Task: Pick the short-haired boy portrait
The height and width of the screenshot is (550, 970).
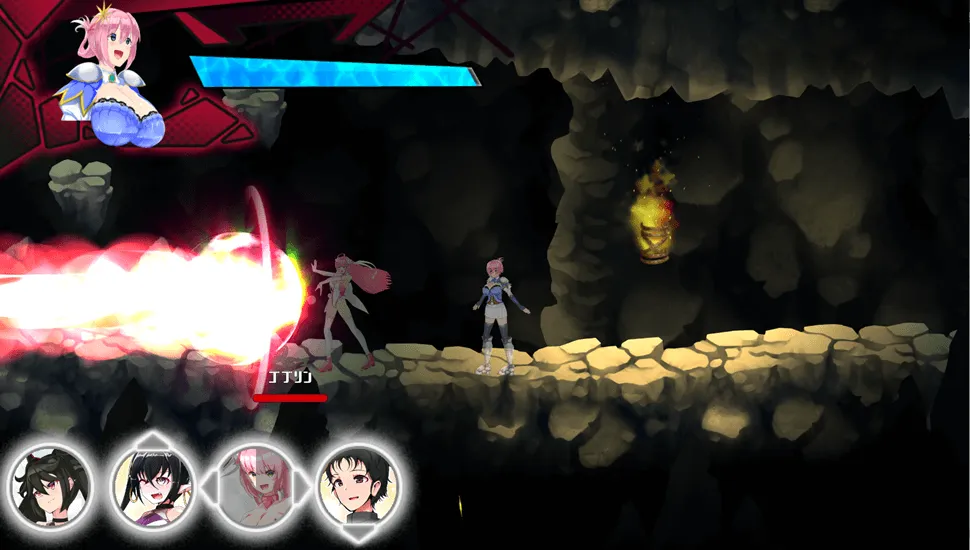Action: 358,487
